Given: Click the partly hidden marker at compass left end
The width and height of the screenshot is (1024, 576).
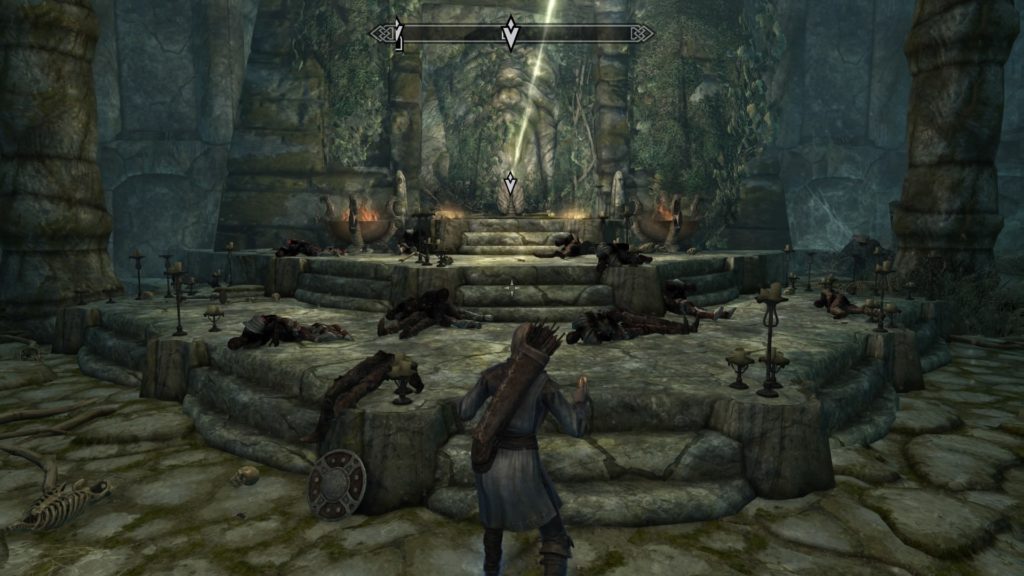Looking at the screenshot, I should 398,34.
